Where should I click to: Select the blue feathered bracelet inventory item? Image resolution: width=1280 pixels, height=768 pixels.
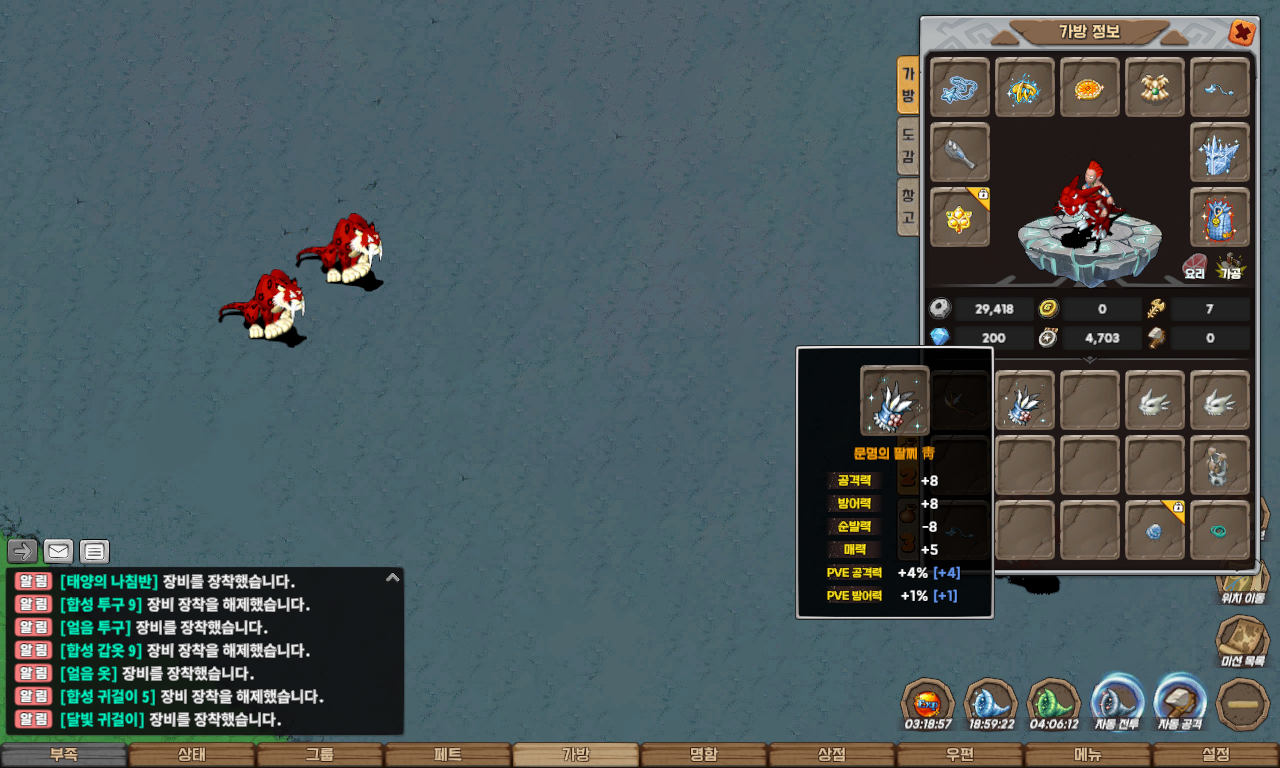coord(1025,400)
